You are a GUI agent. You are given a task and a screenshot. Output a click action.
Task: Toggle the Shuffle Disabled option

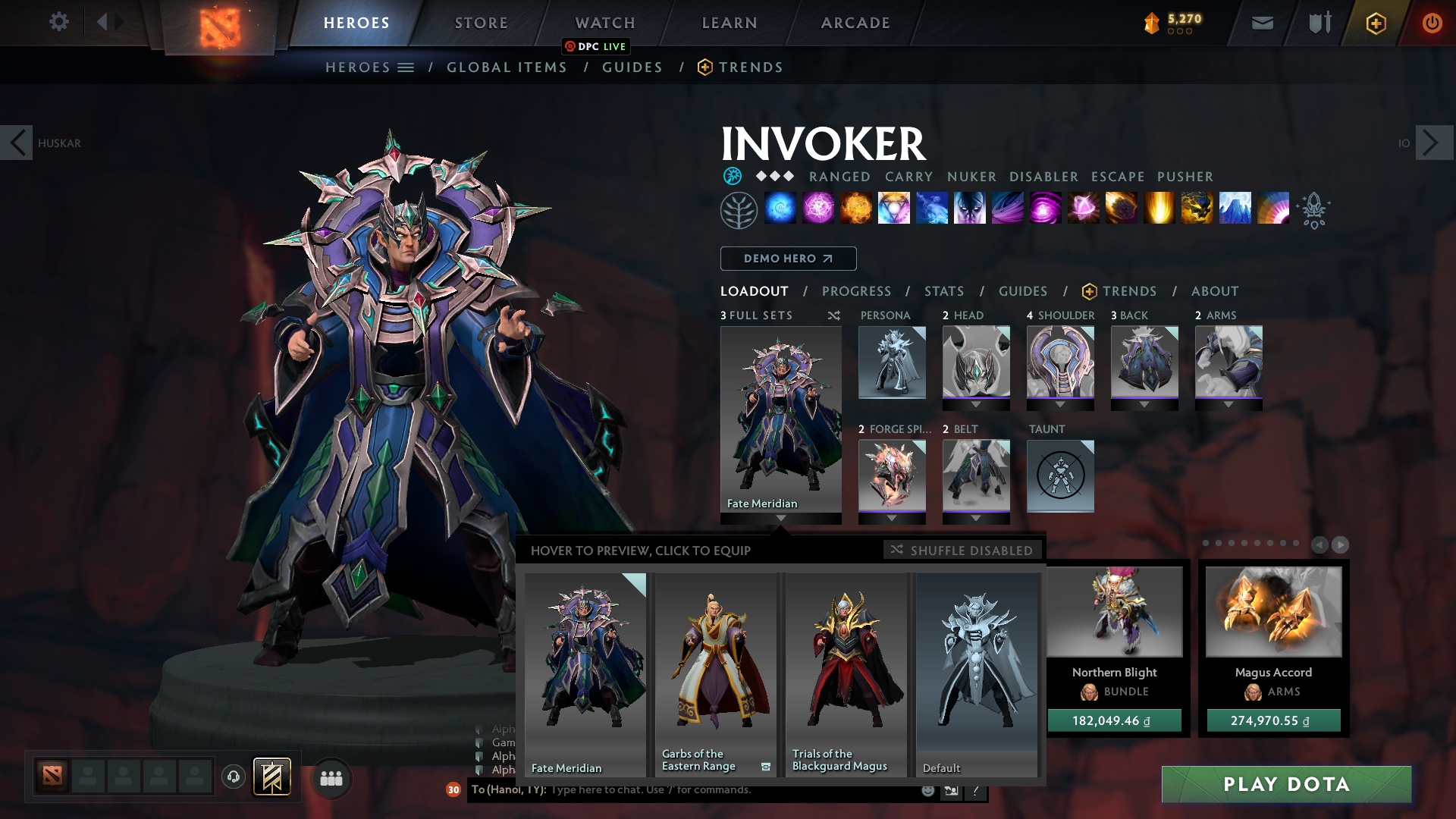click(x=961, y=550)
